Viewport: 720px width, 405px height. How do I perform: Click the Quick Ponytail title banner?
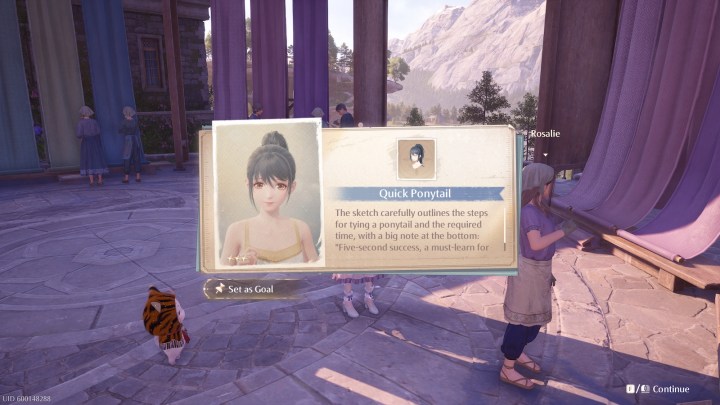pos(417,194)
